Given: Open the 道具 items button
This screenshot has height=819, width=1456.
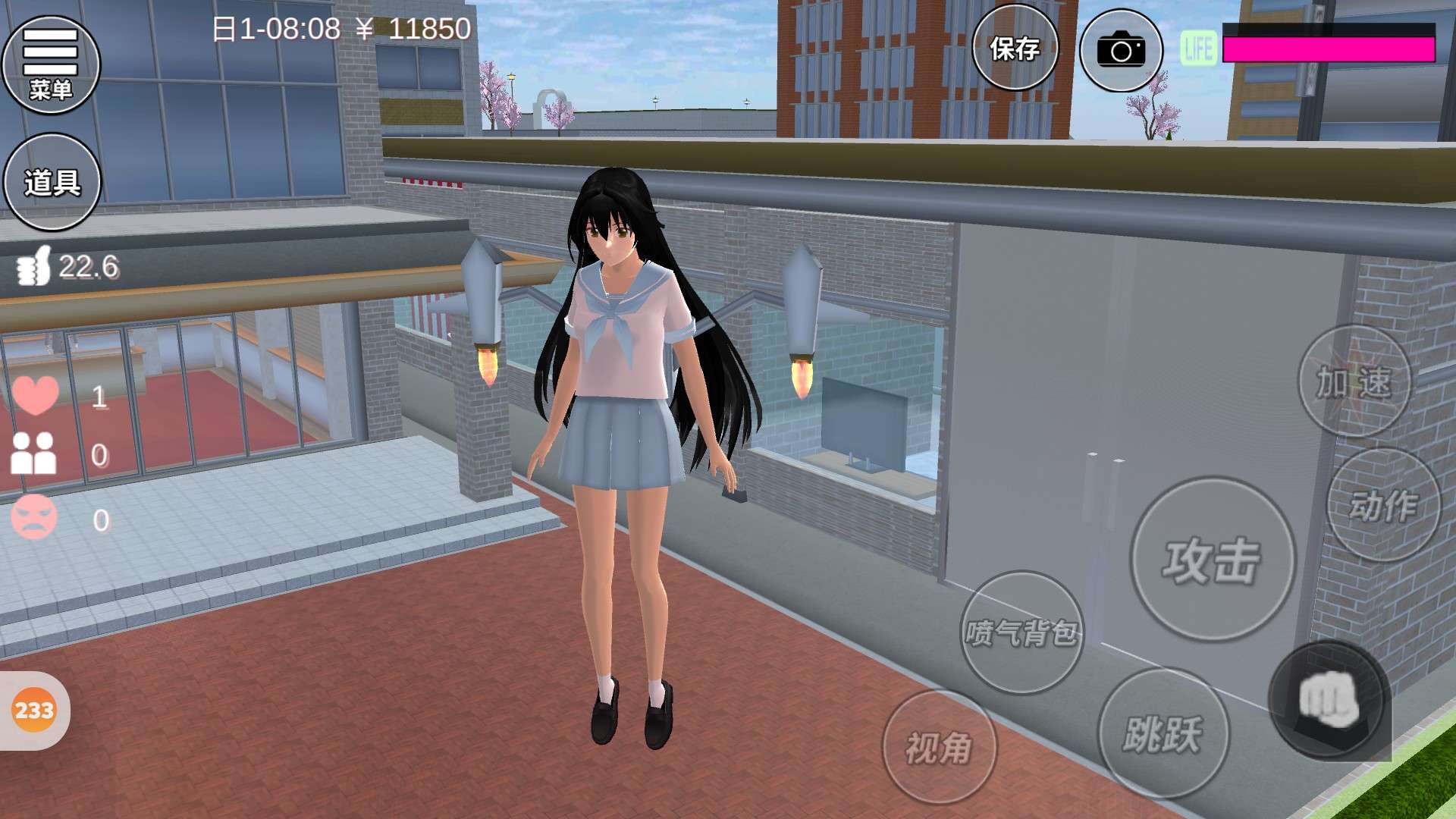Looking at the screenshot, I should (52, 182).
